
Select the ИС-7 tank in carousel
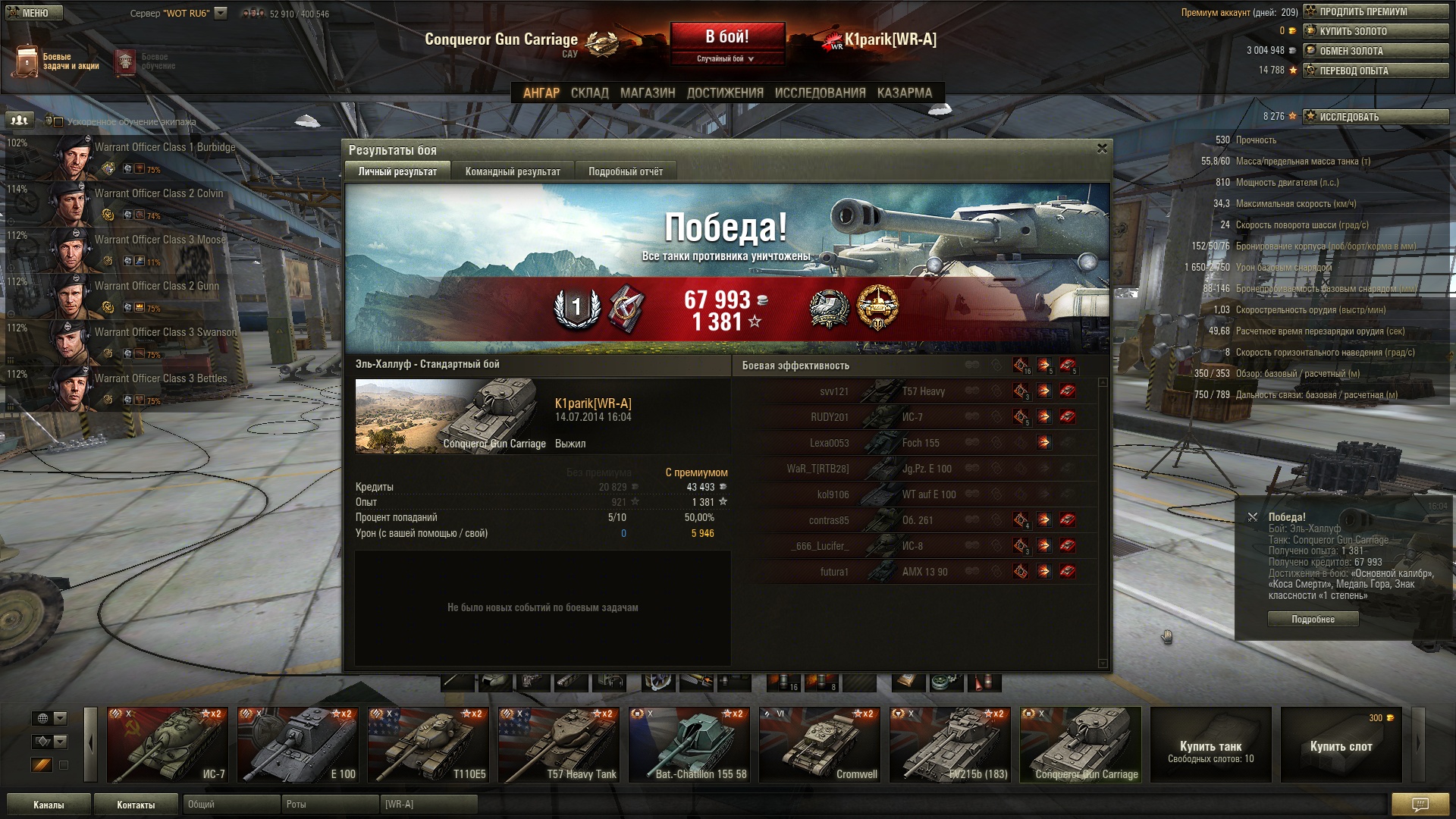pos(168,745)
